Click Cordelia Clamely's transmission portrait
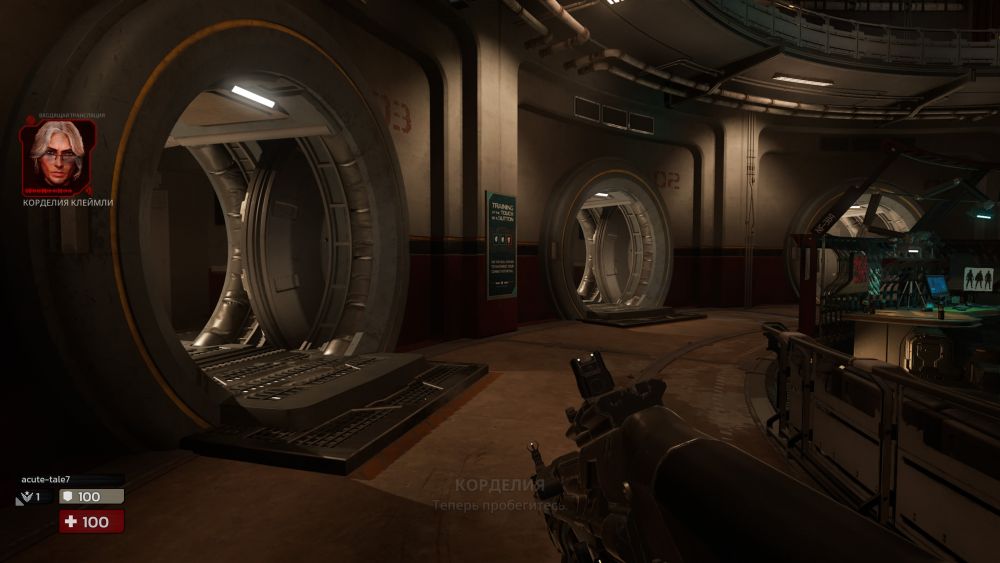This screenshot has width=1000, height=563. pos(58,155)
